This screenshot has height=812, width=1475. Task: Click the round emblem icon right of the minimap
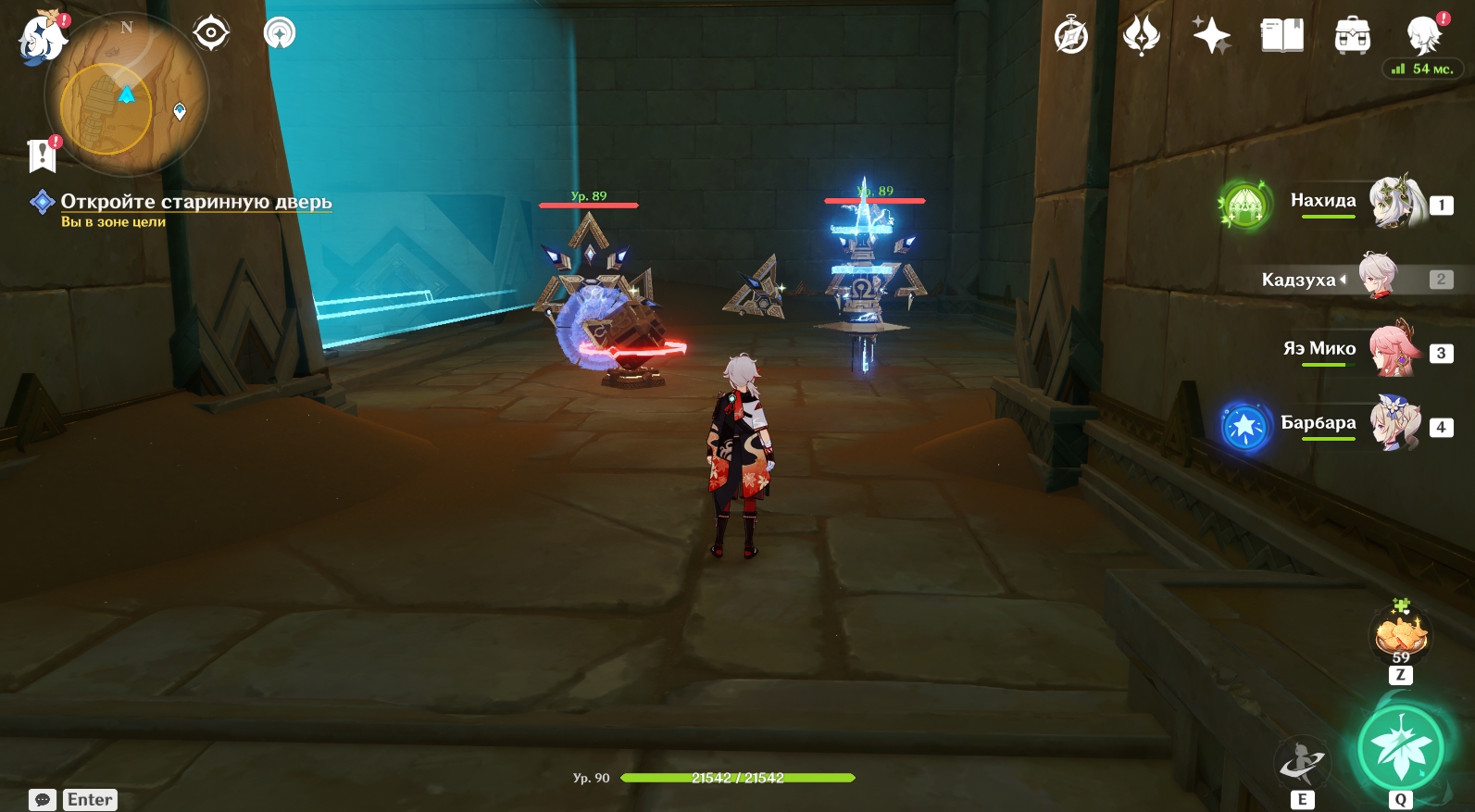(280, 33)
